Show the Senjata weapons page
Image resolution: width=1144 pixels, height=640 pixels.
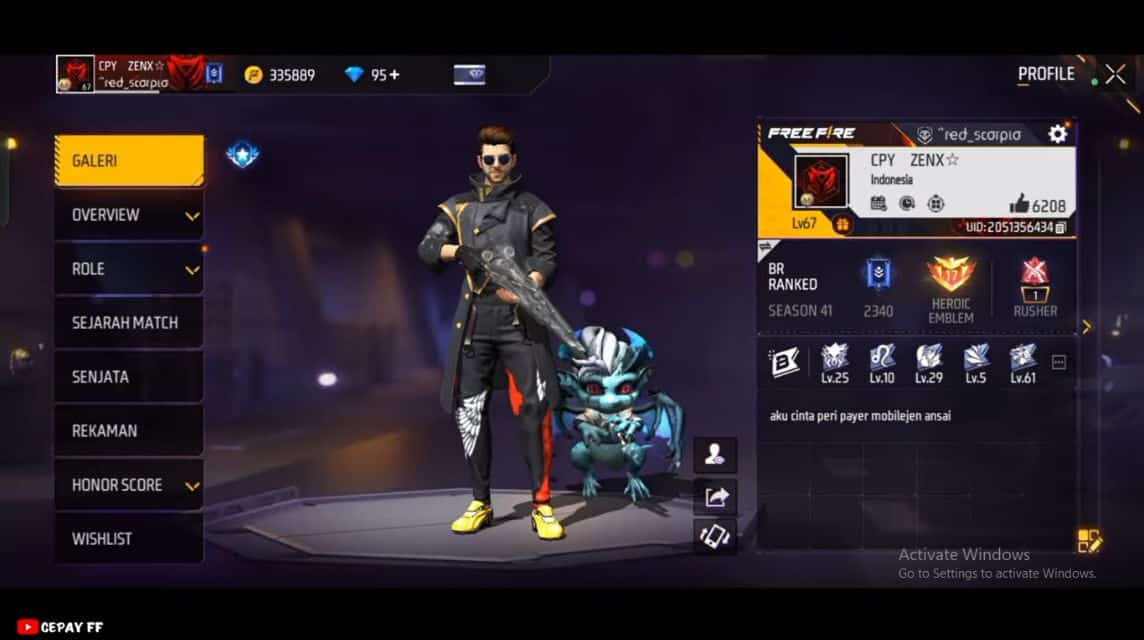[x=128, y=377]
